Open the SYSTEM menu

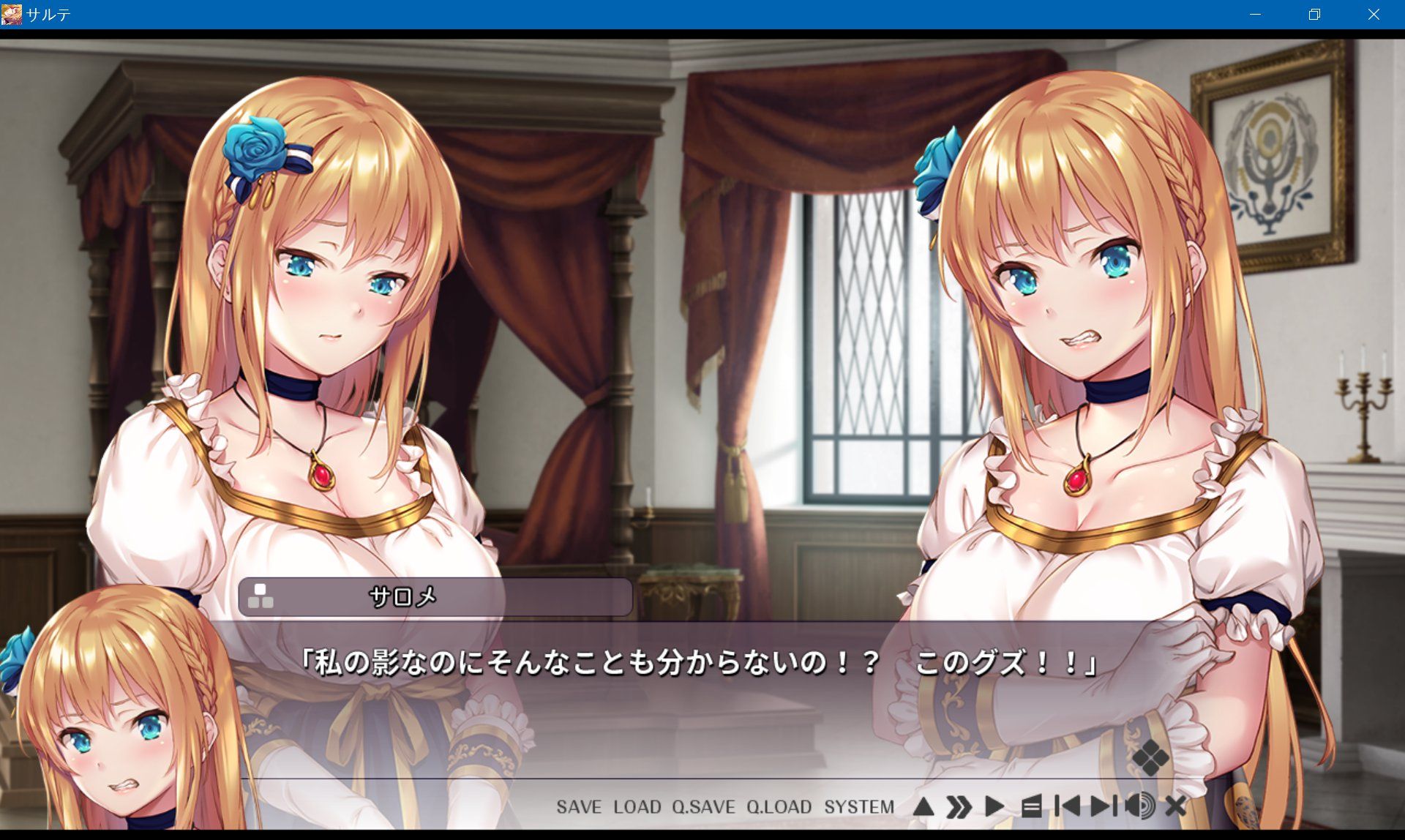860,807
